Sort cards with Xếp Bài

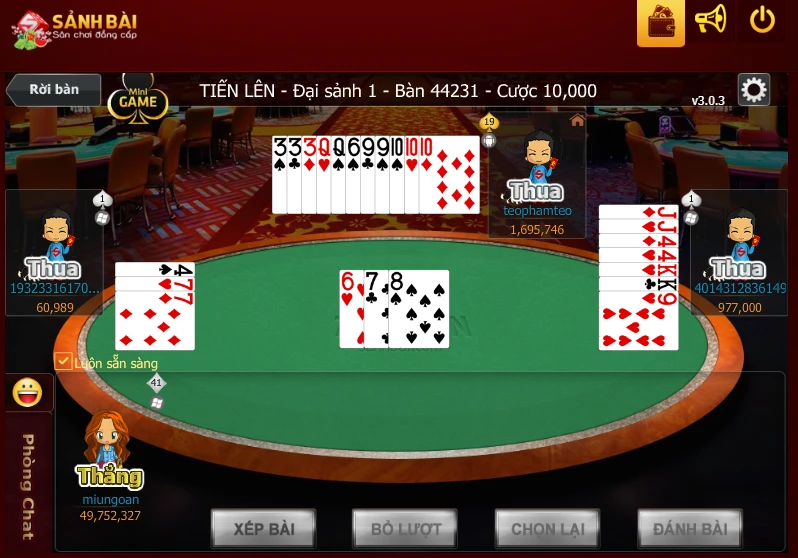(264, 528)
